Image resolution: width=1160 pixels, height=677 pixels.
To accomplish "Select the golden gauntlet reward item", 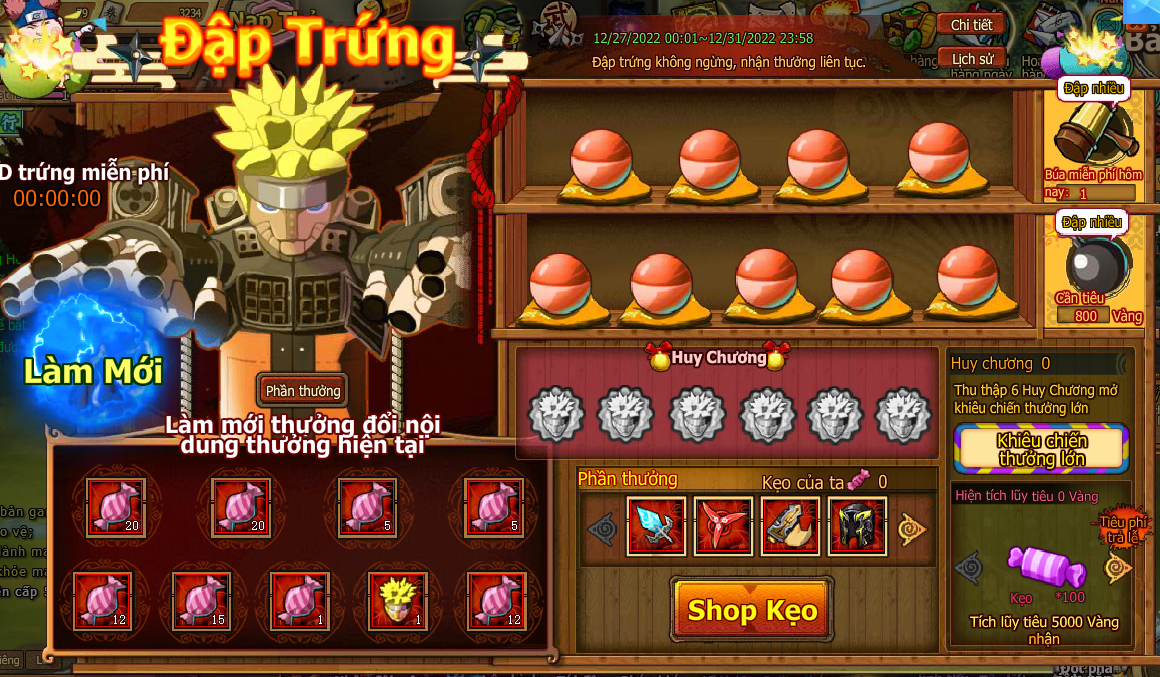I will point(790,526).
